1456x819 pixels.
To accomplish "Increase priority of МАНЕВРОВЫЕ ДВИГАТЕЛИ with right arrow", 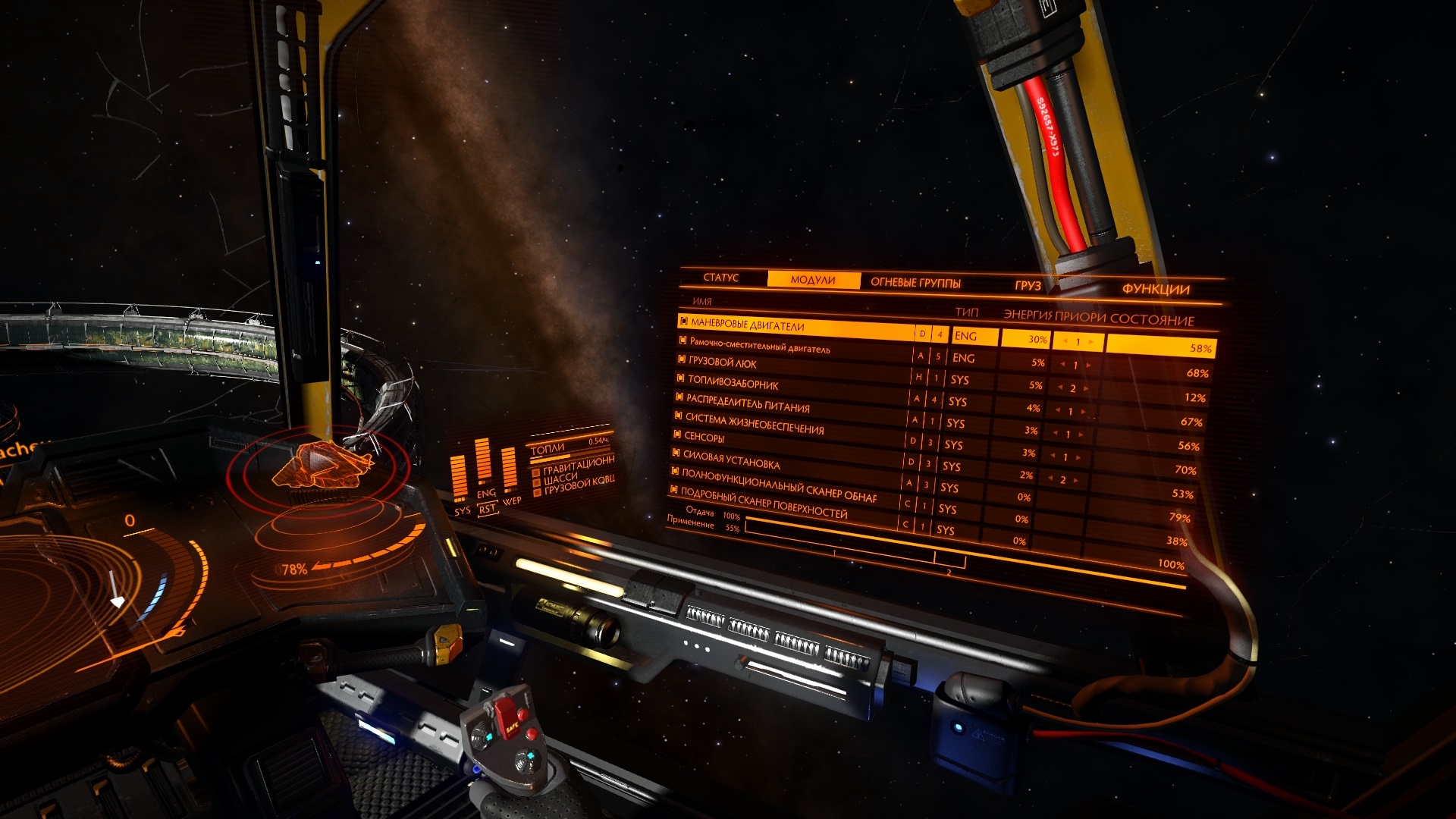I will click(x=1092, y=342).
